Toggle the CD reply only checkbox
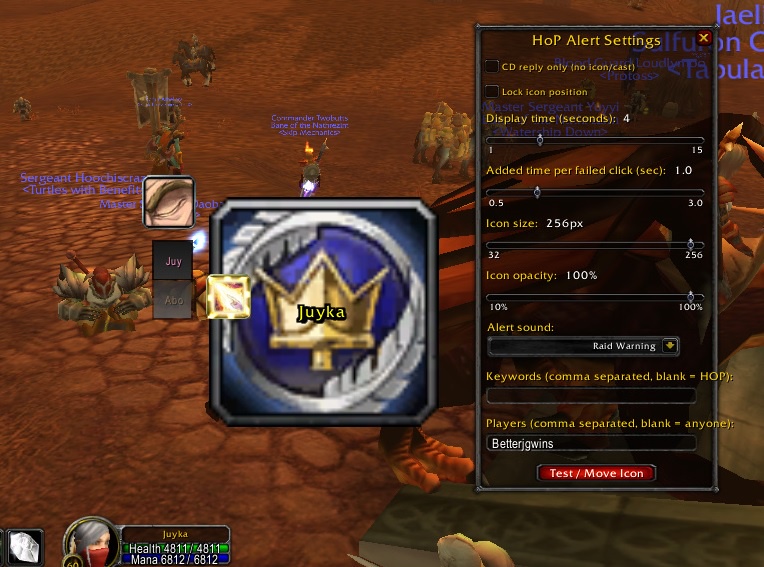Screen dimensions: 764x567 click(x=492, y=66)
